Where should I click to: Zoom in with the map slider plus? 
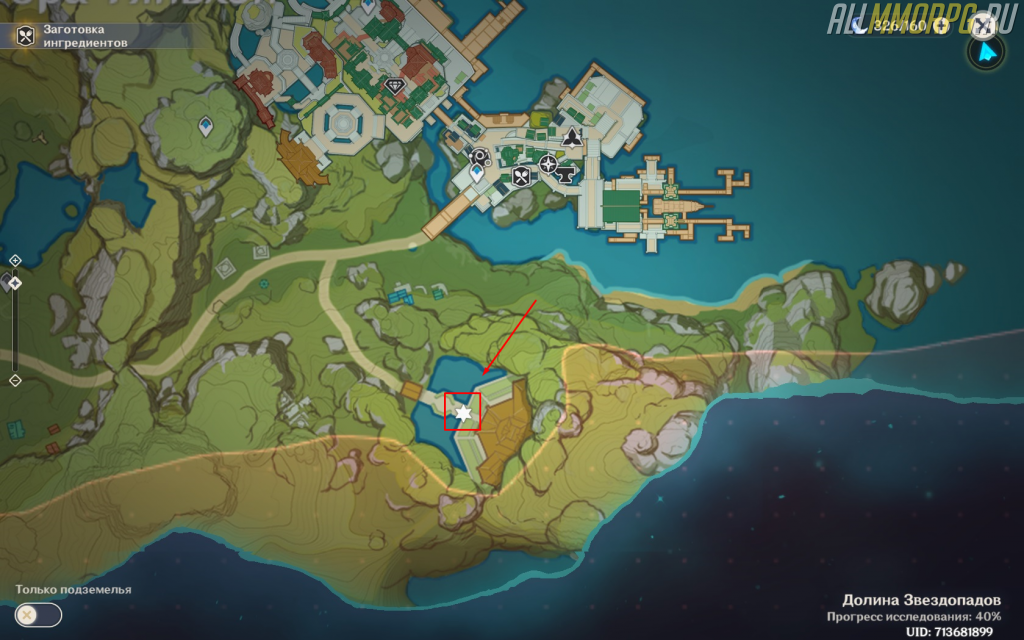(15, 260)
